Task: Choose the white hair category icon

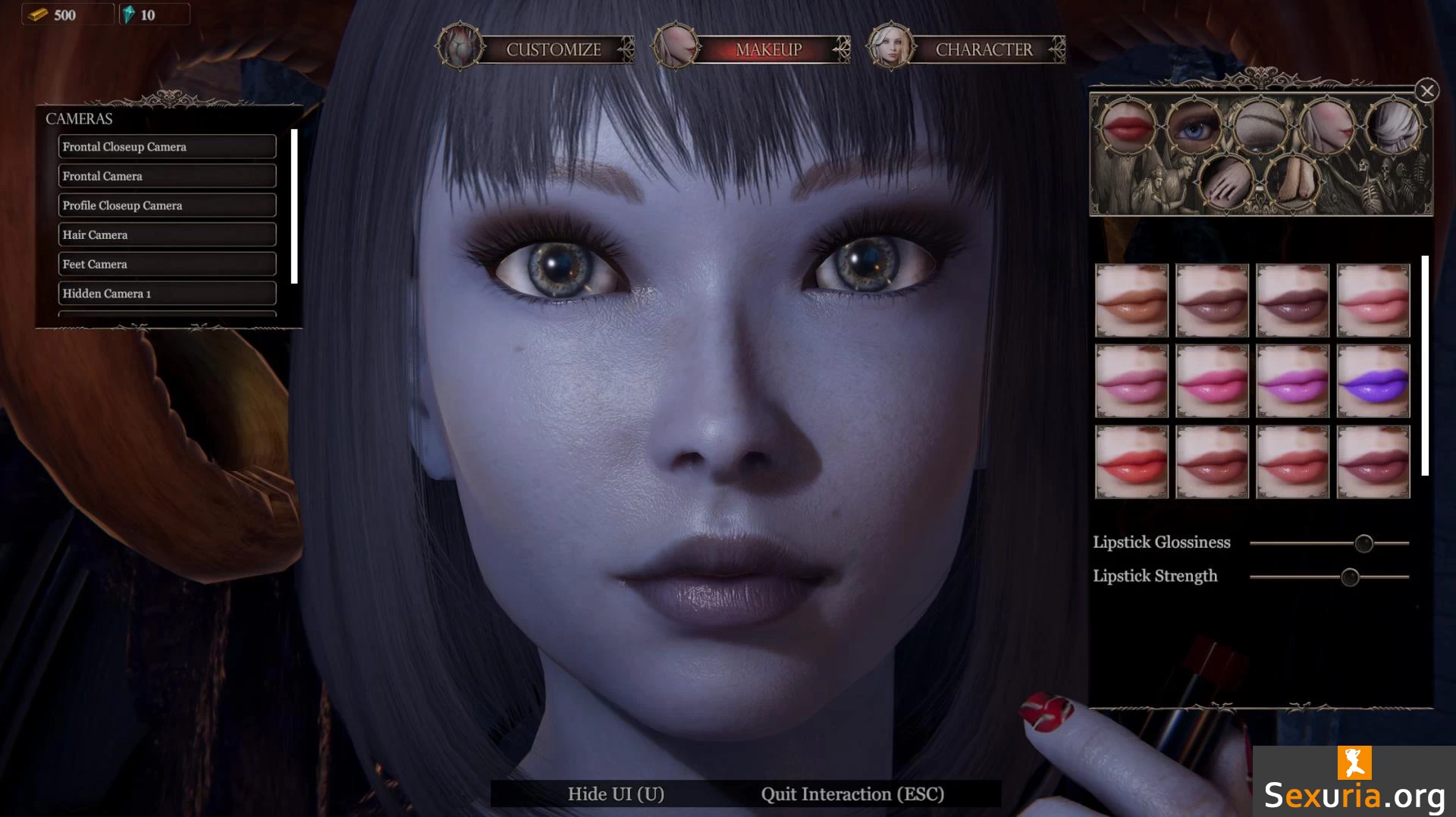Action: tap(1393, 125)
